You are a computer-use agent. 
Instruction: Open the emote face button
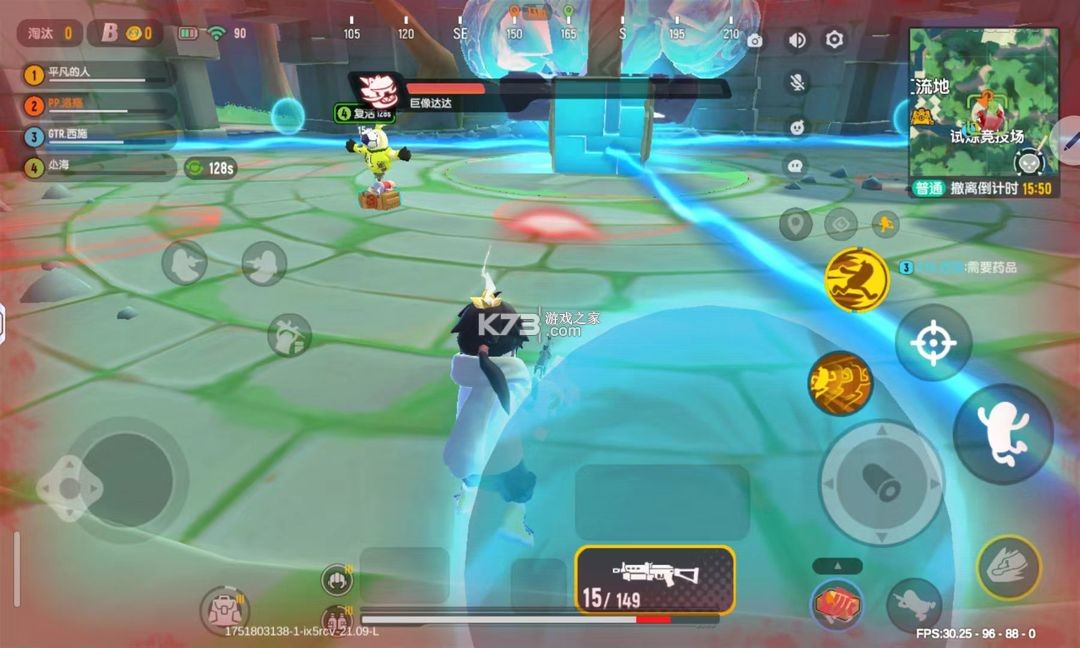tap(797, 126)
